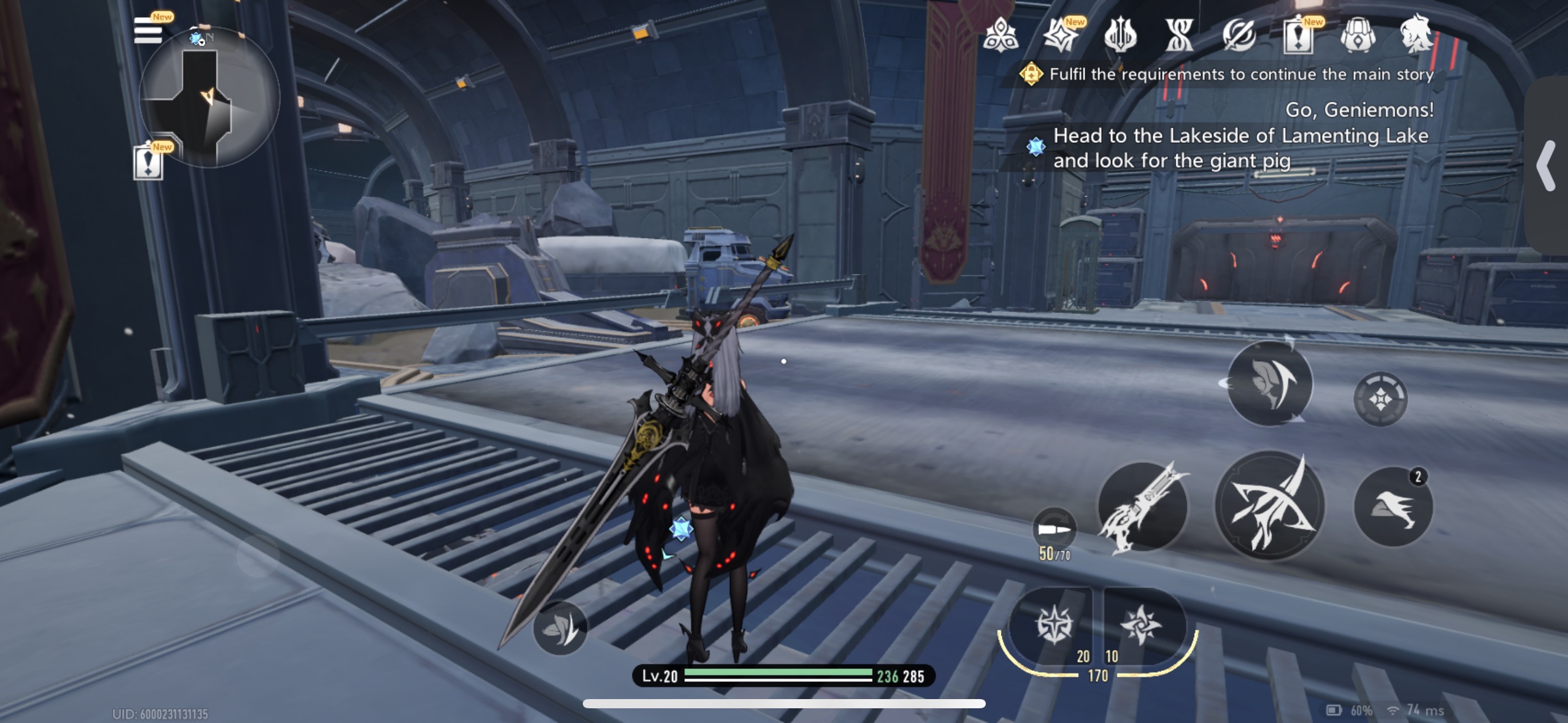Tap the crescent spin skill button
The image size is (1568, 723).
[1269, 384]
